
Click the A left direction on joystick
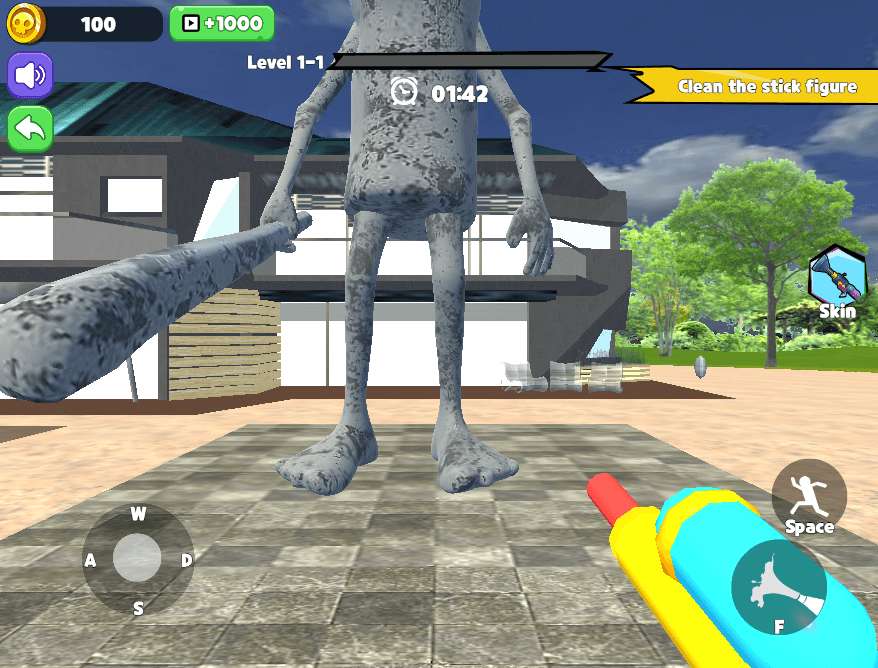pyautogui.click(x=91, y=560)
